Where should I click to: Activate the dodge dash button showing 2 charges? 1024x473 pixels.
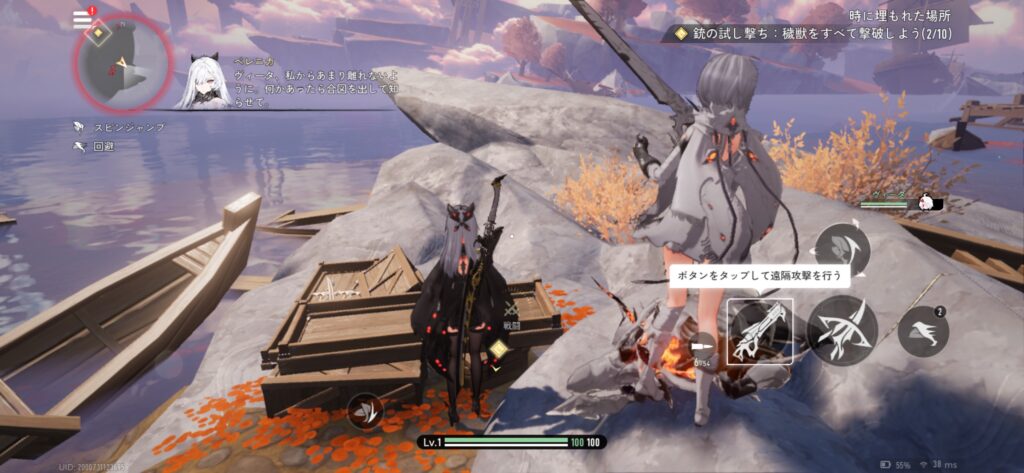tap(922, 333)
